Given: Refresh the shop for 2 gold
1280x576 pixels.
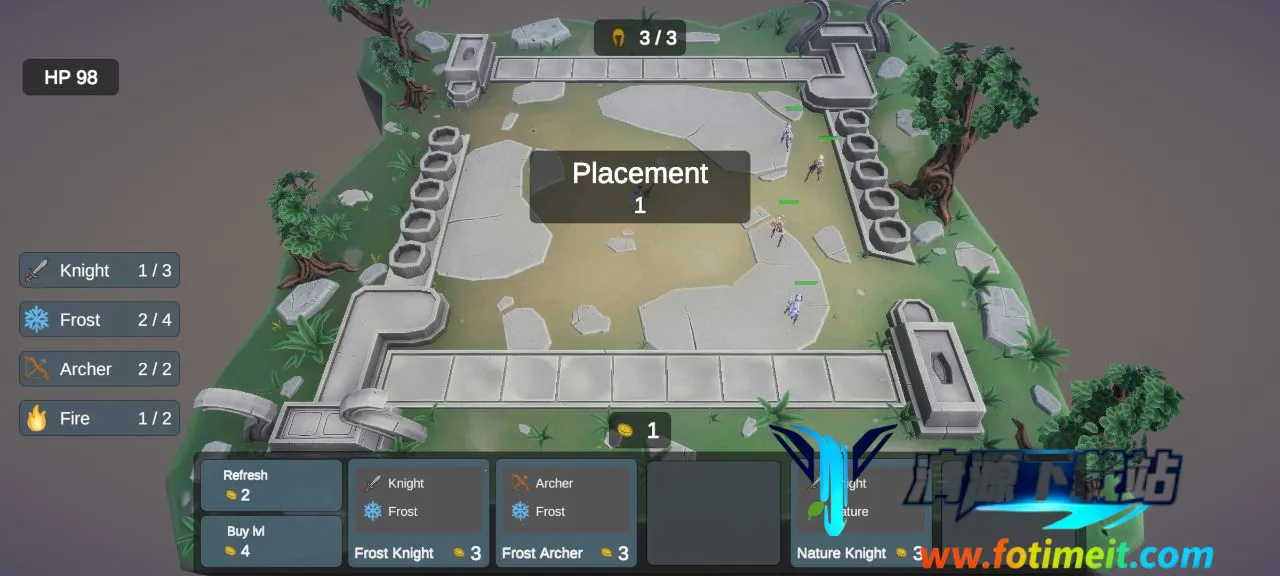Looking at the screenshot, I should (270, 485).
